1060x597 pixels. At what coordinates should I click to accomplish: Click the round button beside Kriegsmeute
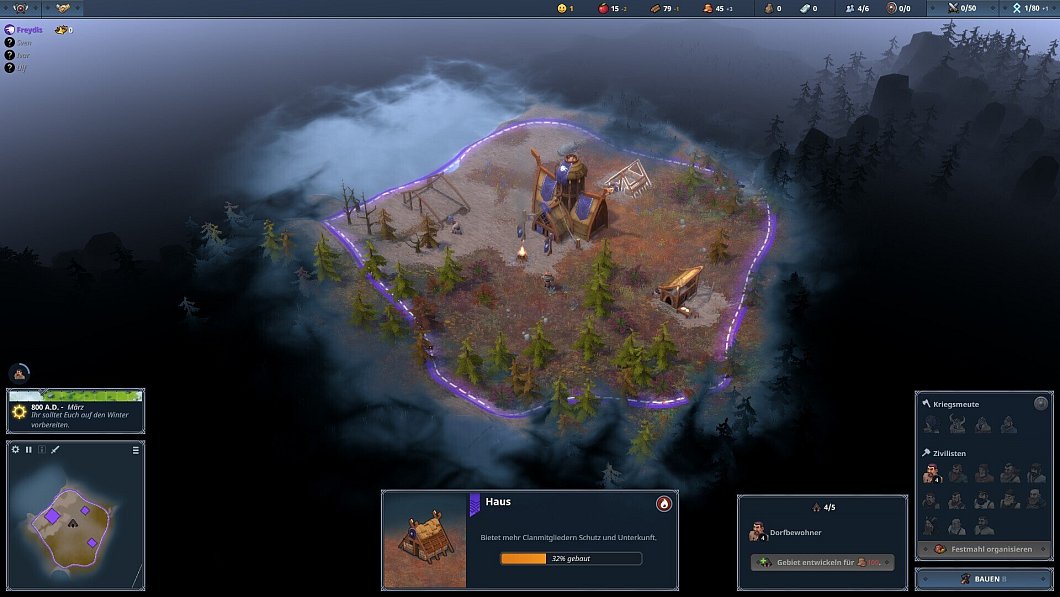tap(1041, 404)
